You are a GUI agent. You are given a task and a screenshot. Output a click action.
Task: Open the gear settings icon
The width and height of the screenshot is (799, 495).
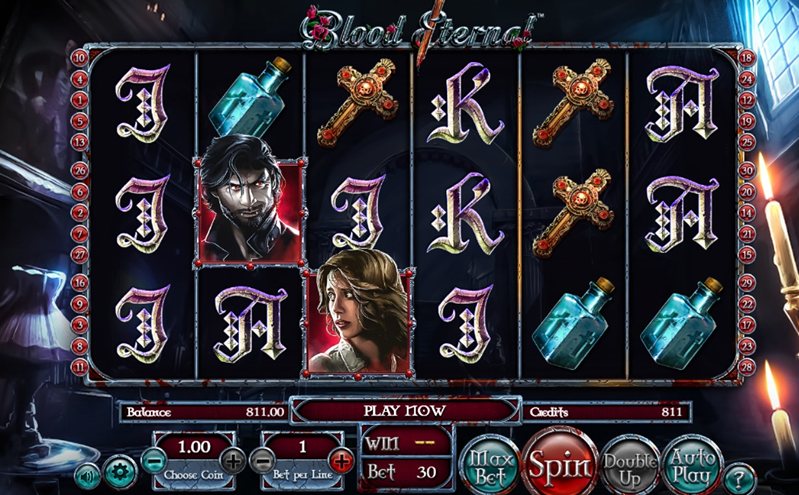121,470
